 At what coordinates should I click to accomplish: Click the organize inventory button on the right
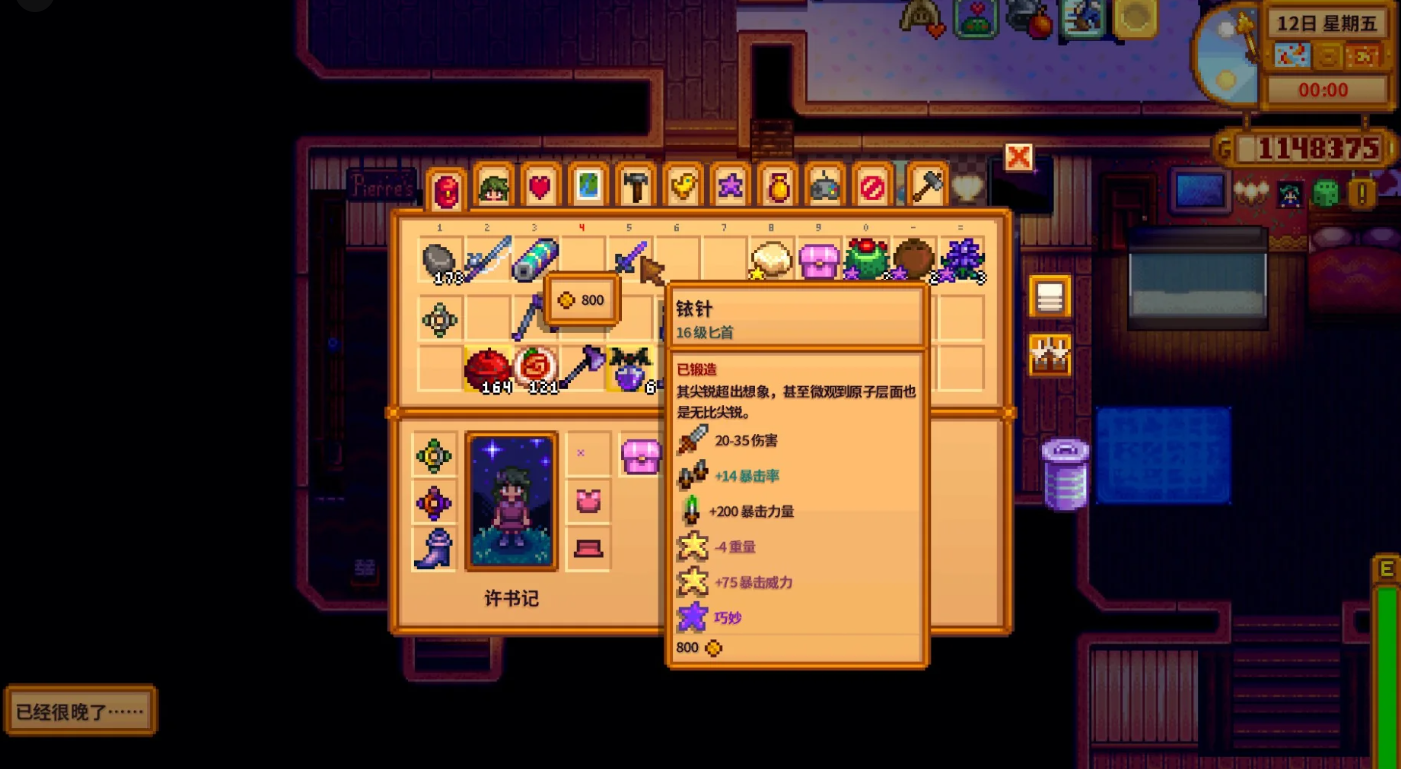(x=1050, y=355)
